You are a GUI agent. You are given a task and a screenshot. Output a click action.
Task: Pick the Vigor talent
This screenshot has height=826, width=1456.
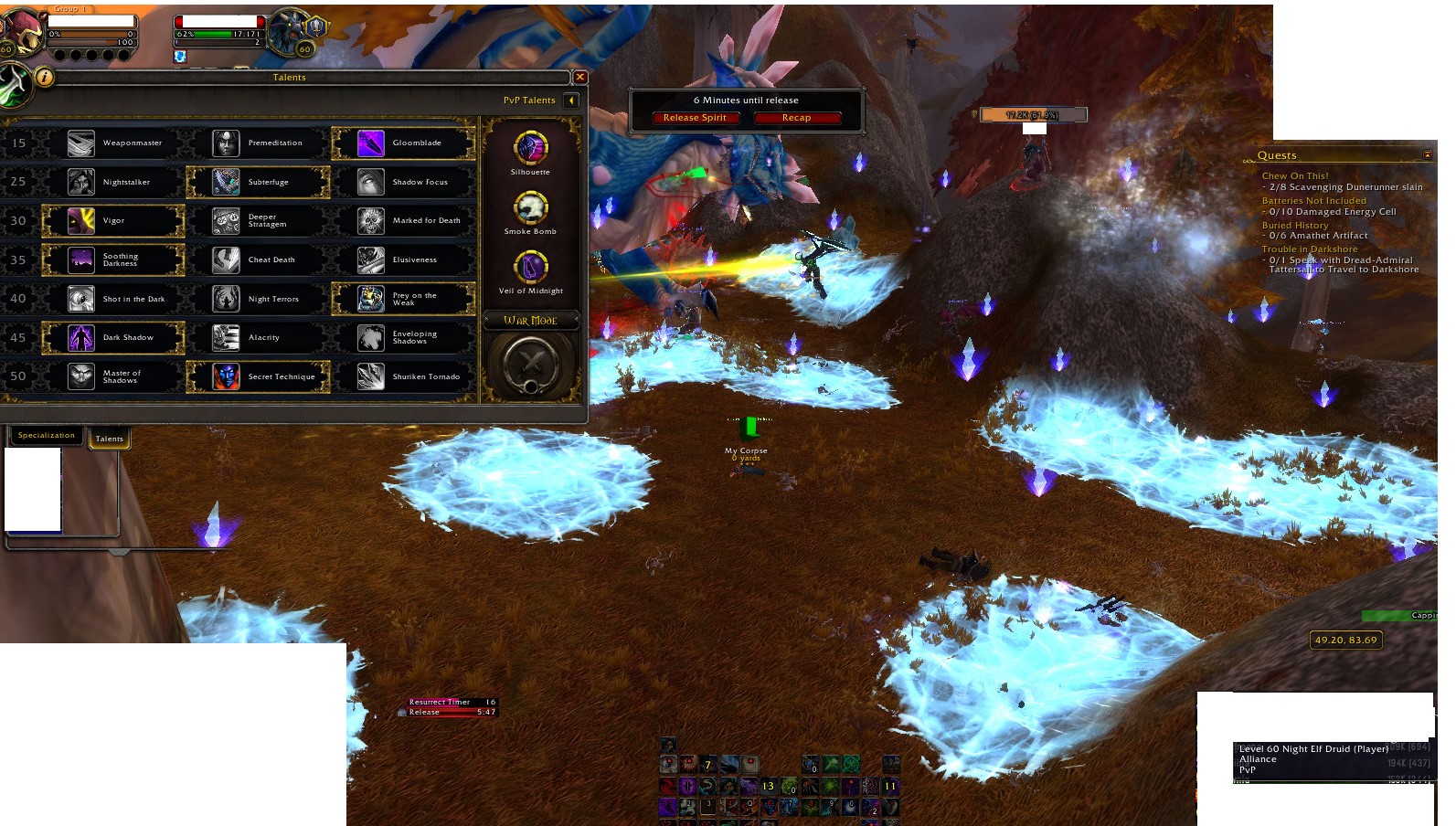113,220
